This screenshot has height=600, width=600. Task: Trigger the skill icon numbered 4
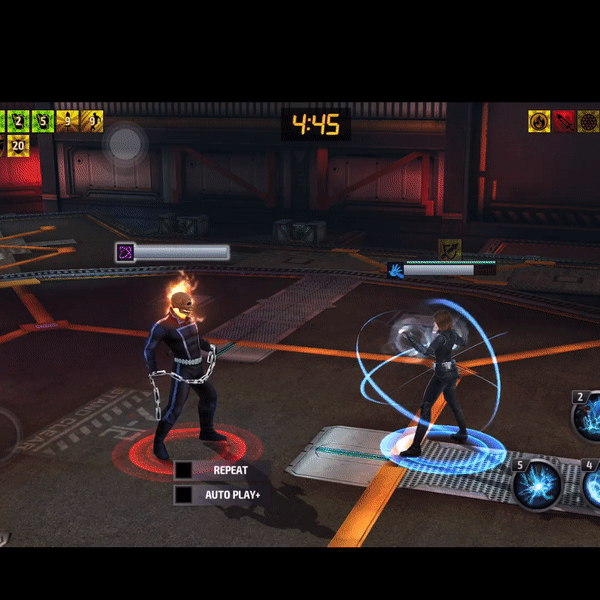tap(590, 484)
